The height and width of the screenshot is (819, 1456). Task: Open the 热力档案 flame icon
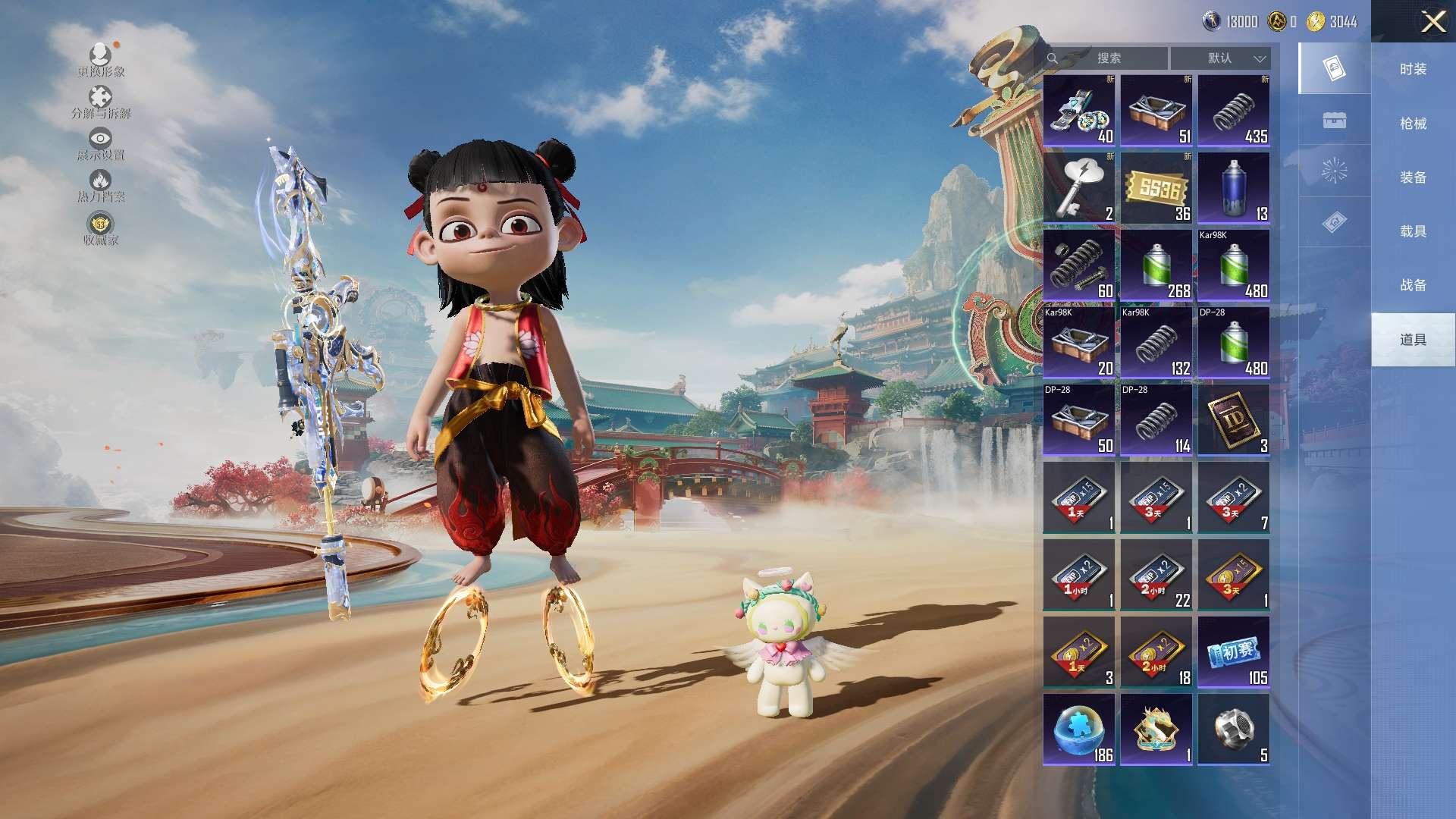pos(100,186)
